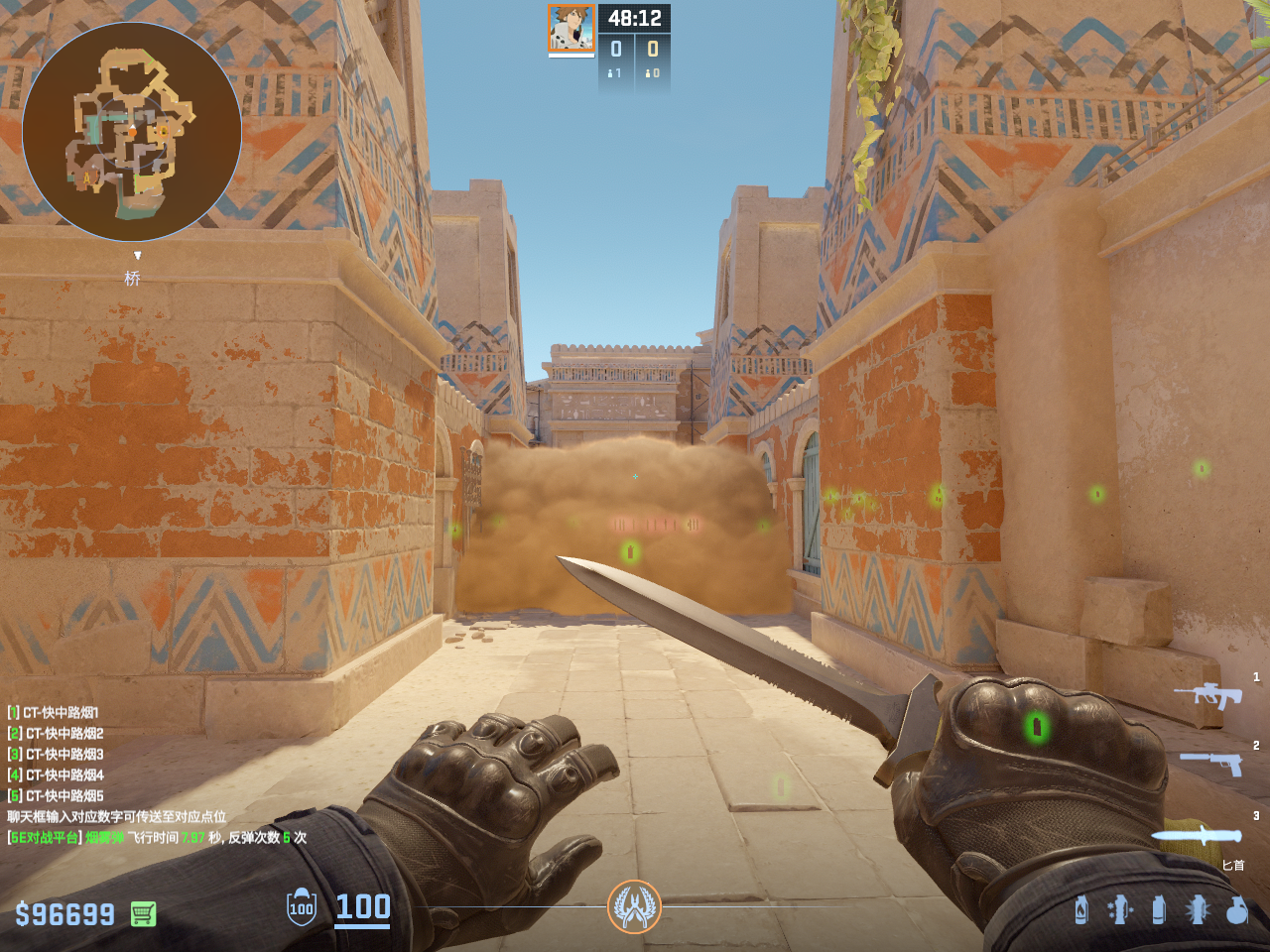Equip the plain smoke grenade canister
Image resolution: width=1270 pixels, height=952 pixels.
1158,909
